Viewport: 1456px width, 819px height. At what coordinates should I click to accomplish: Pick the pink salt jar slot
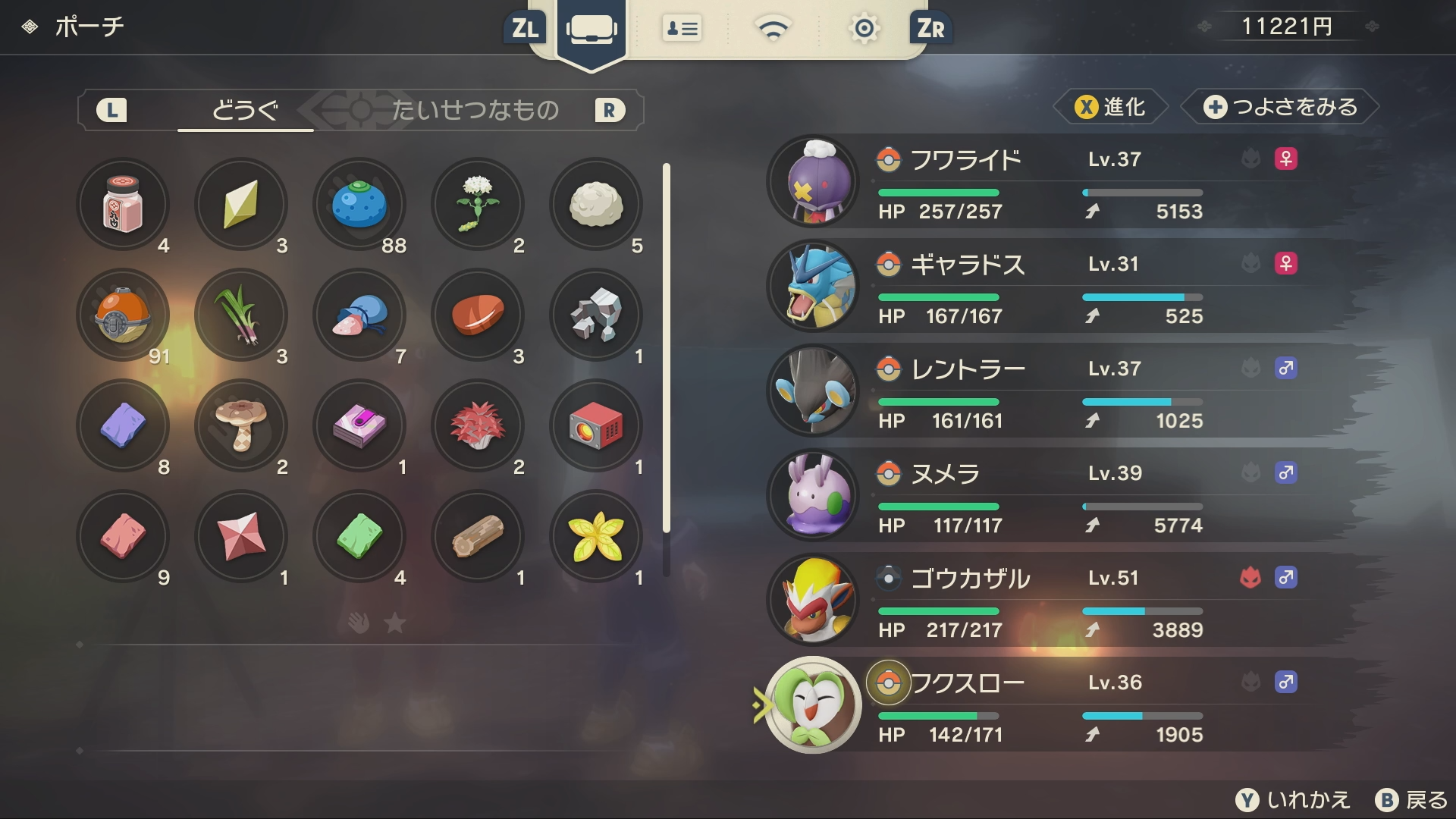[123, 204]
